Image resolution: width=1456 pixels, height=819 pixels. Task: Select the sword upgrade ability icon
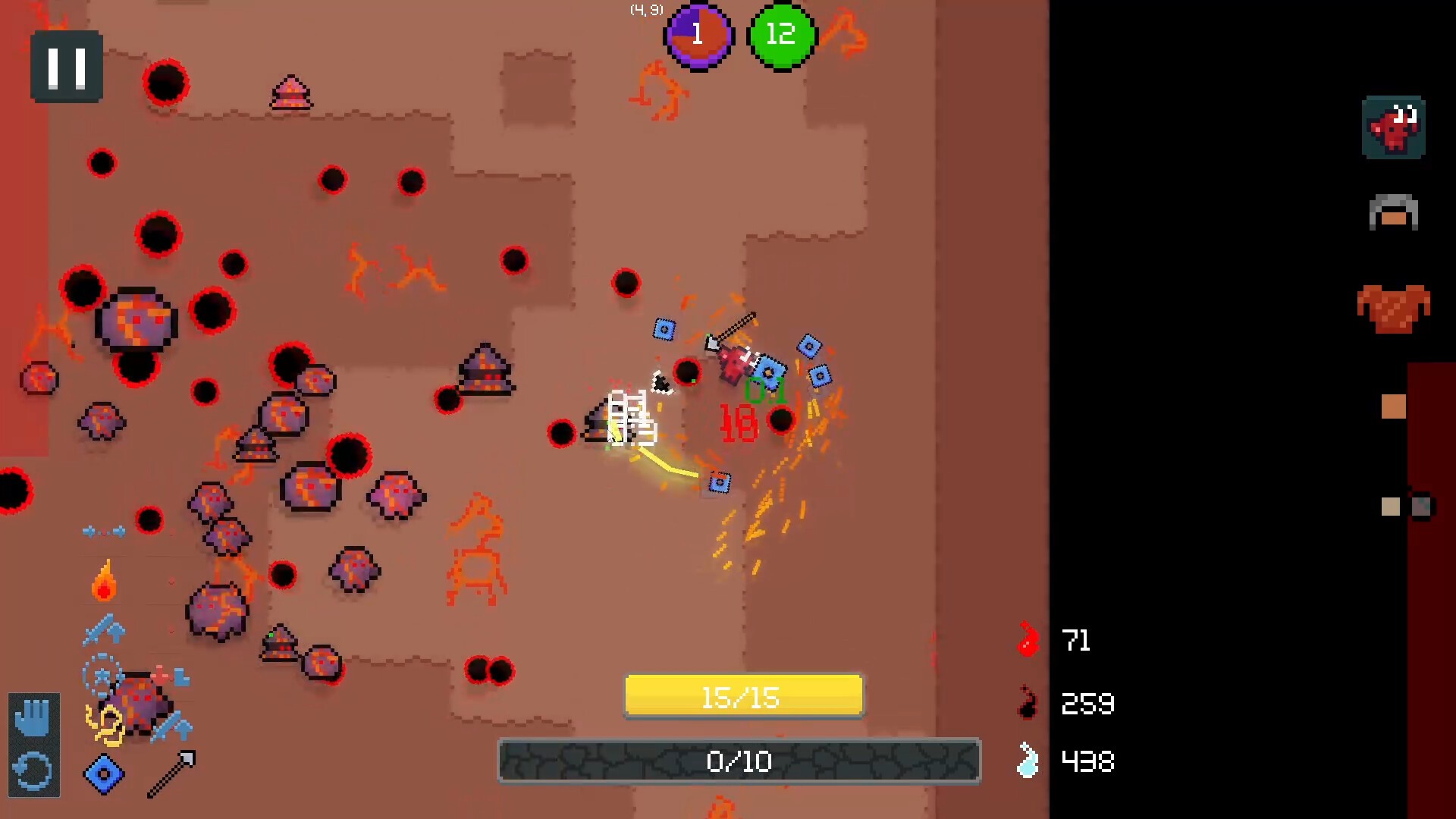[x=106, y=629]
